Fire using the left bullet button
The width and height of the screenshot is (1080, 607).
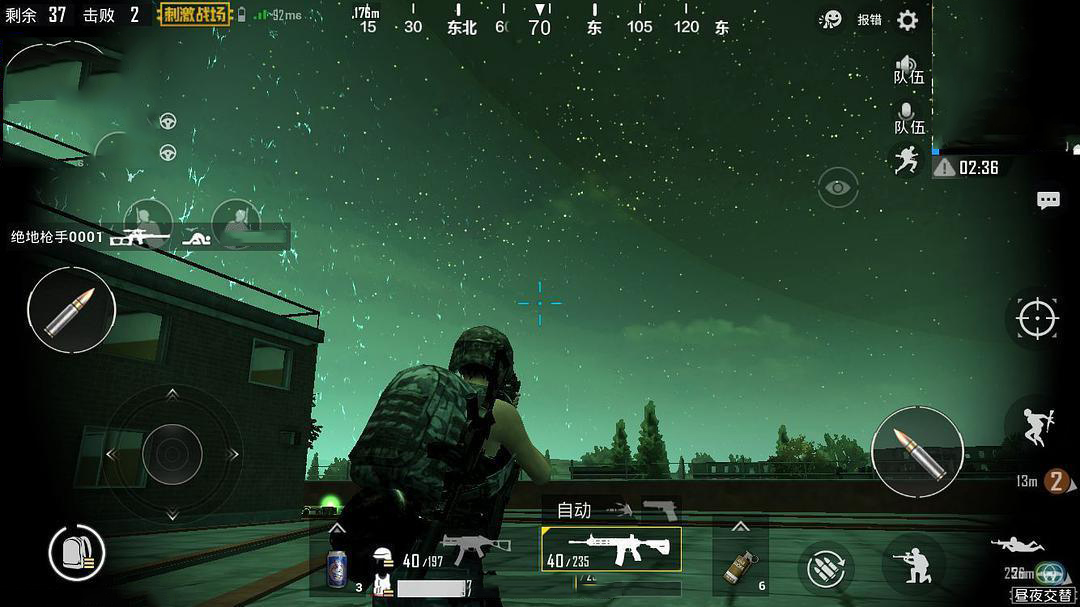click(x=71, y=310)
